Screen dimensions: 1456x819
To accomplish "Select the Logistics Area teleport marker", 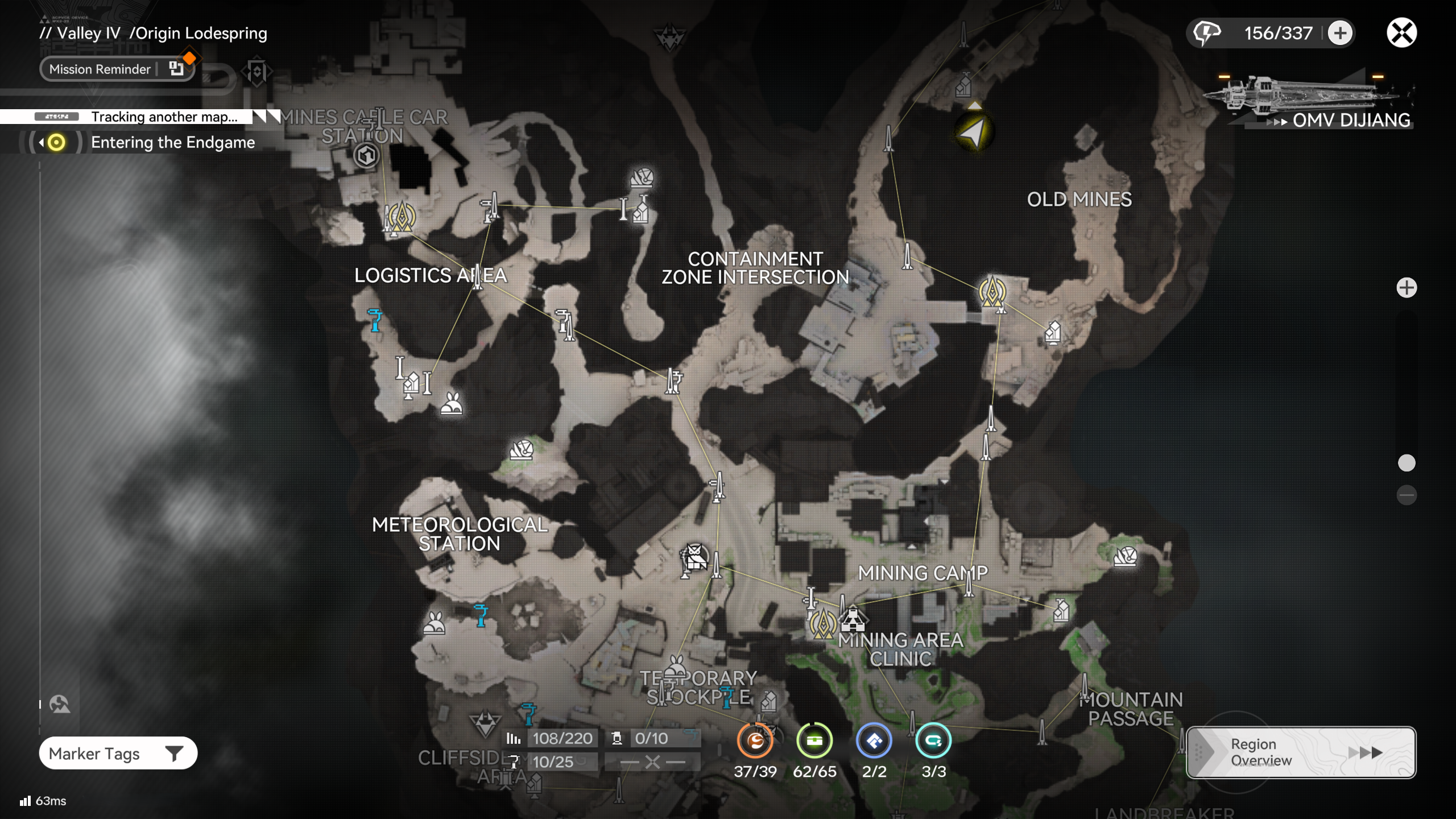I will [402, 216].
